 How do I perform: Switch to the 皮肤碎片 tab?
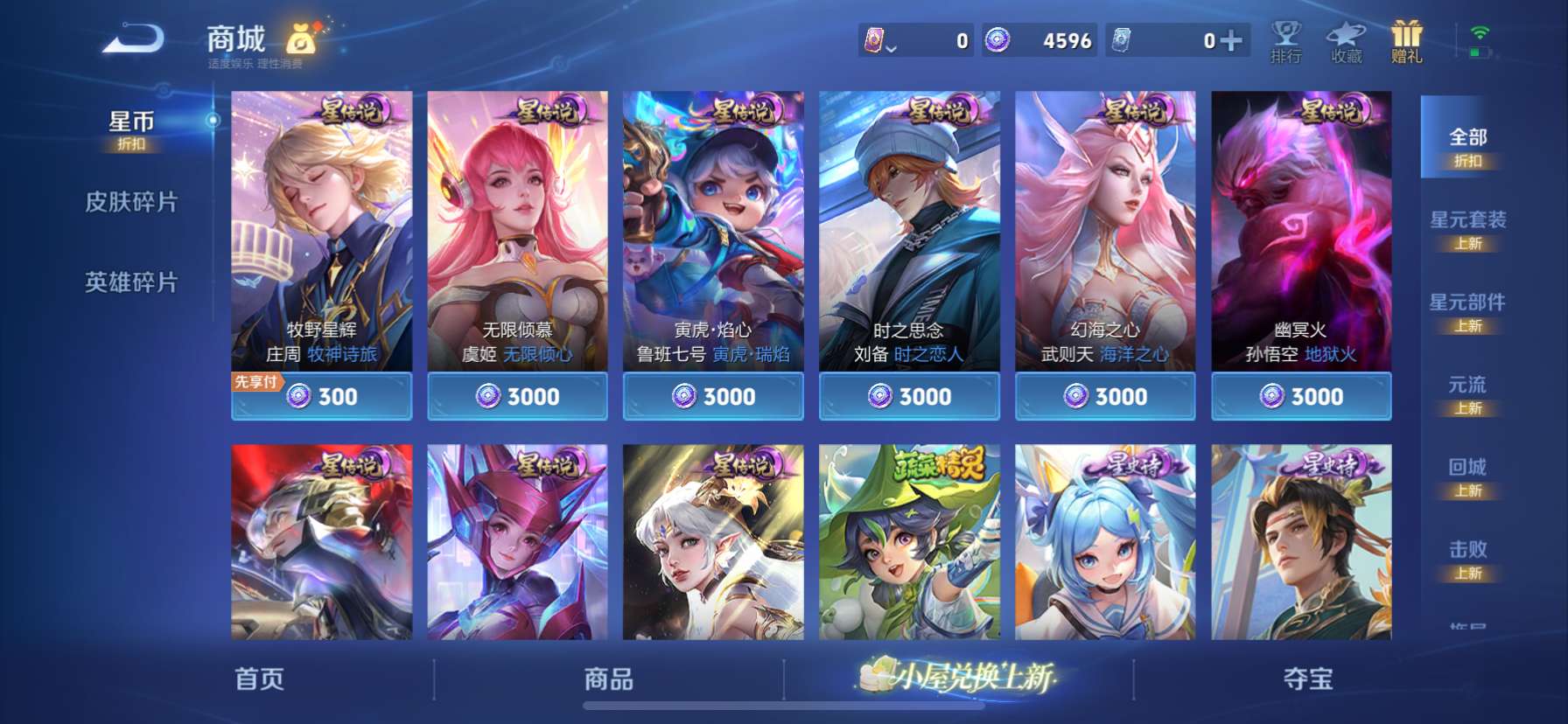point(131,202)
